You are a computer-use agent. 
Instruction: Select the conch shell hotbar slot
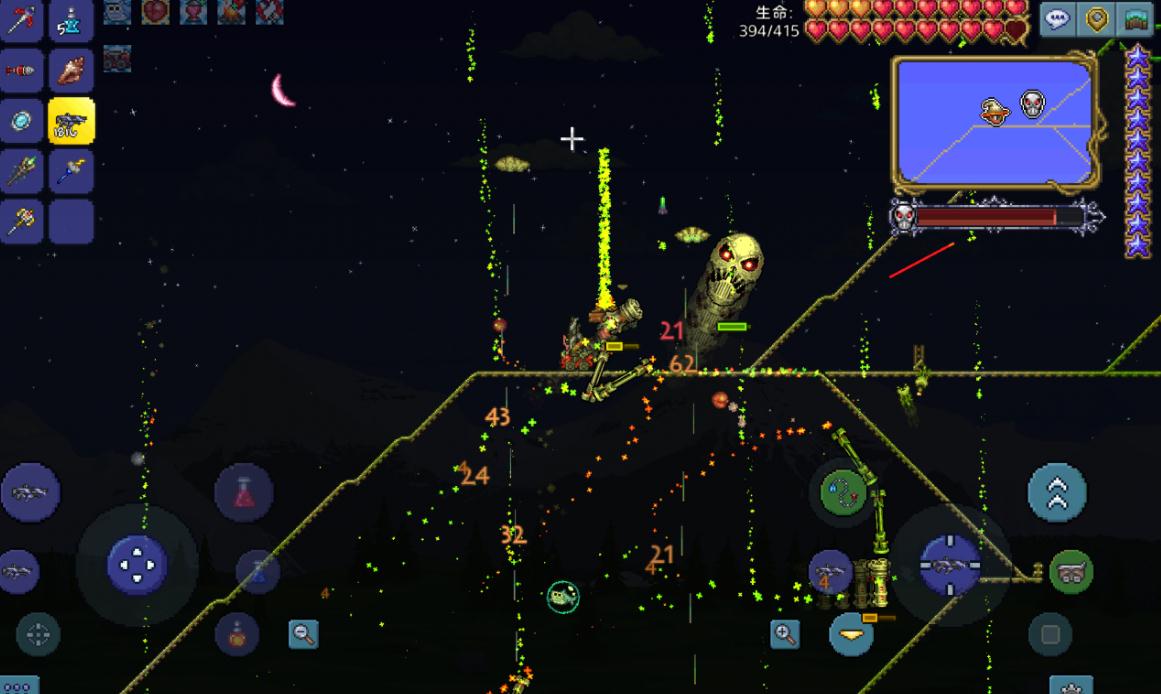pyautogui.click(x=71, y=70)
